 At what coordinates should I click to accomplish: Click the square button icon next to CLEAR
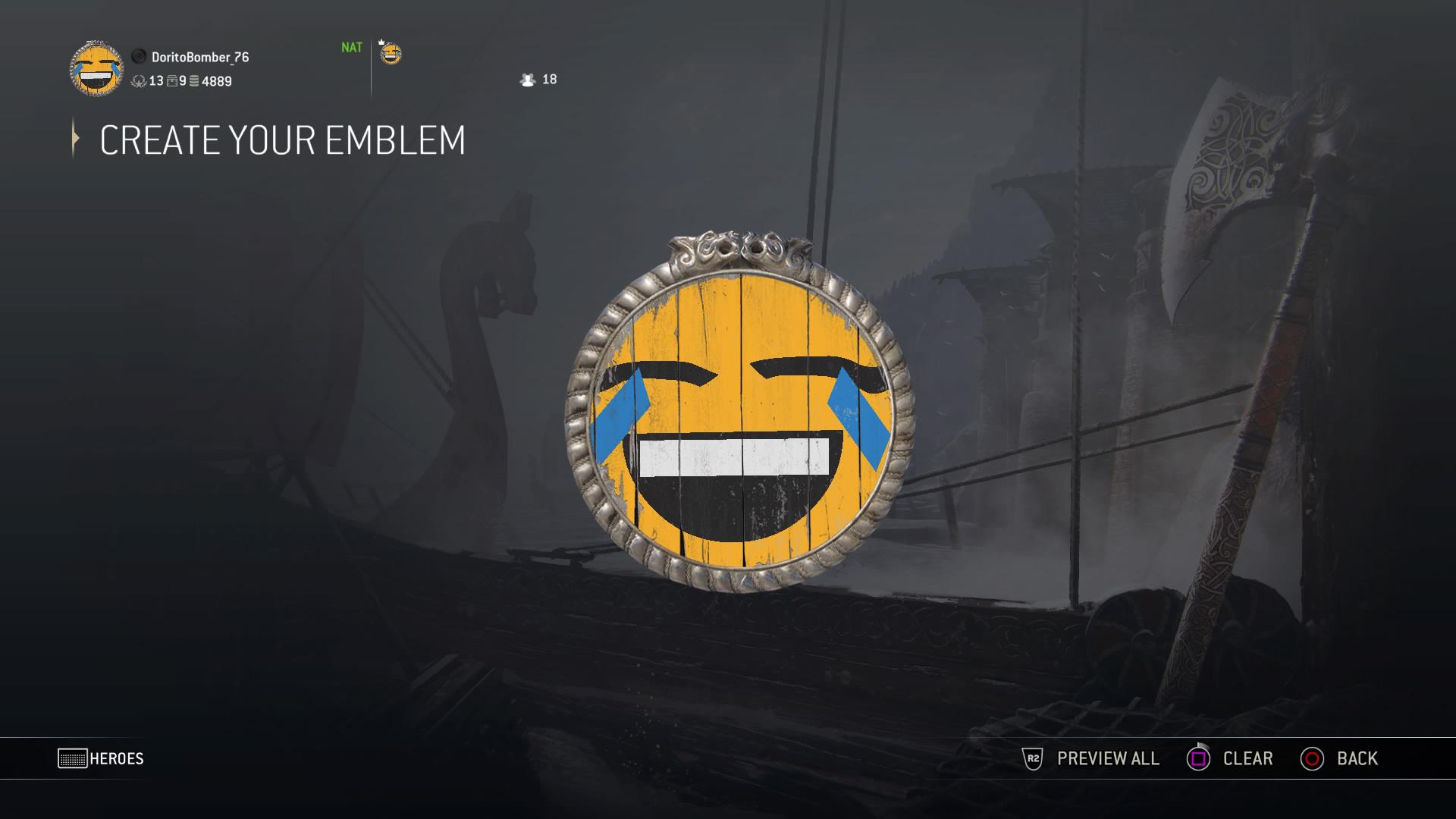pyautogui.click(x=1200, y=758)
